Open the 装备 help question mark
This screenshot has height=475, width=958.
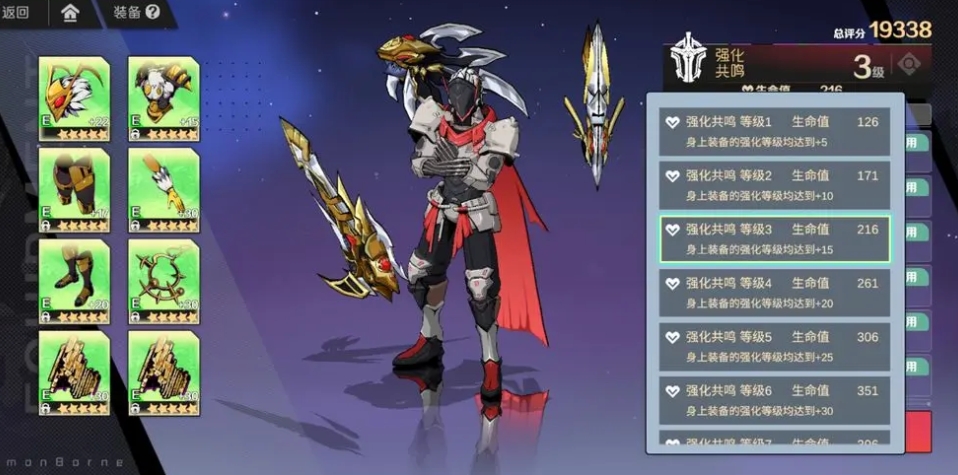click(152, 13)
